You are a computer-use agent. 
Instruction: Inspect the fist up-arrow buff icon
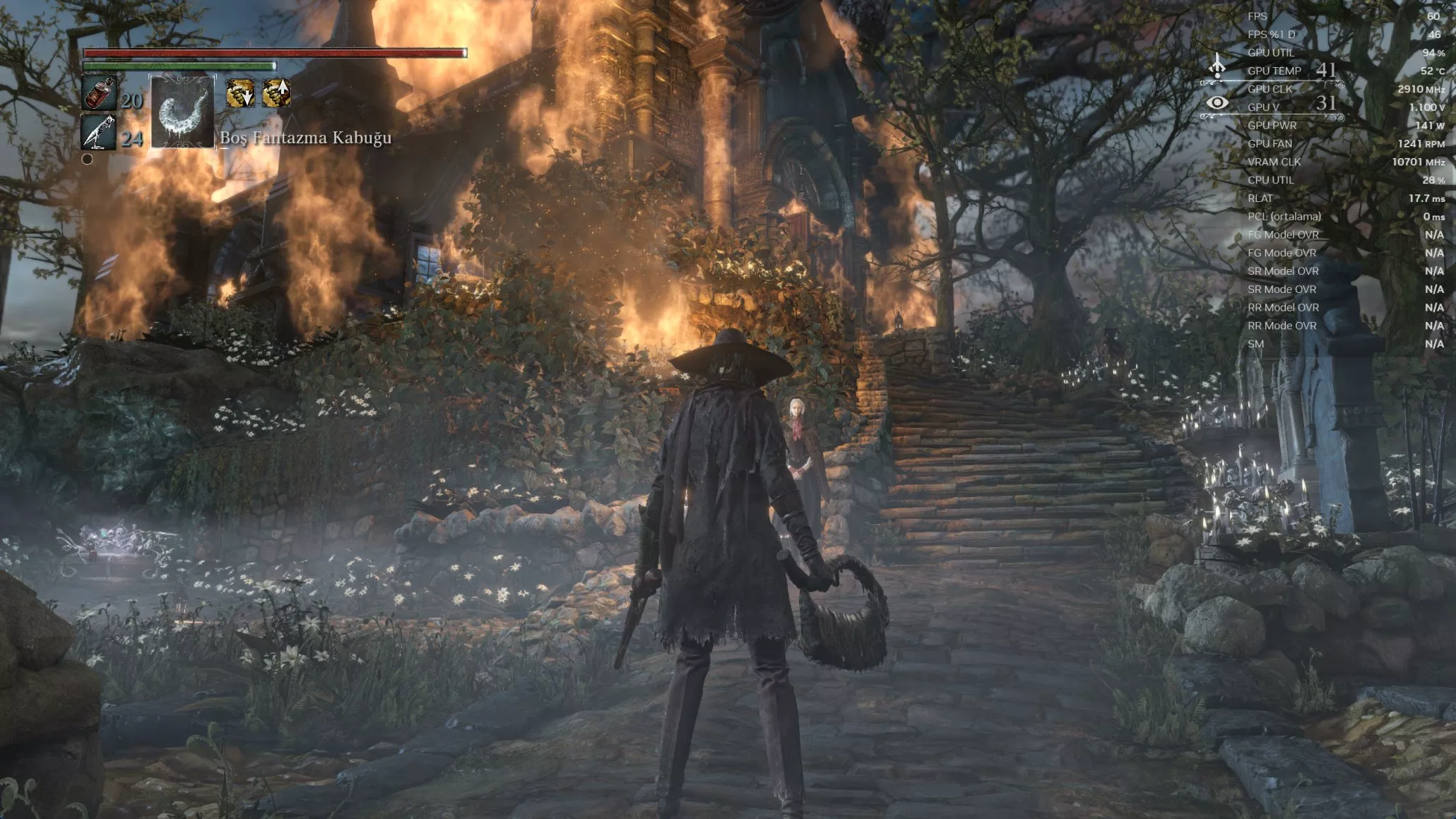pos(276,92)
